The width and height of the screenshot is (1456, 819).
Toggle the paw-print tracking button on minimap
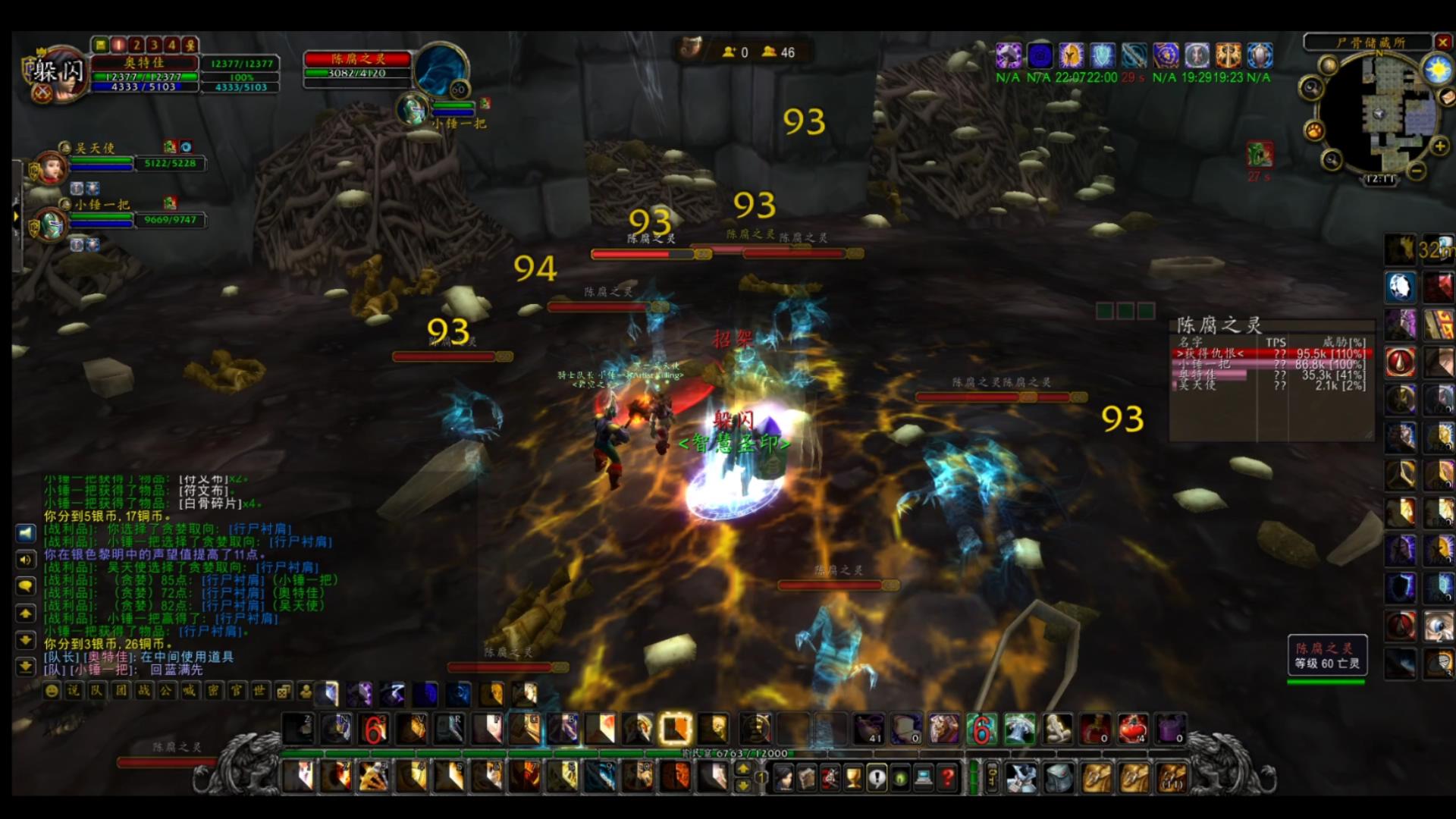pos(1313,130)
